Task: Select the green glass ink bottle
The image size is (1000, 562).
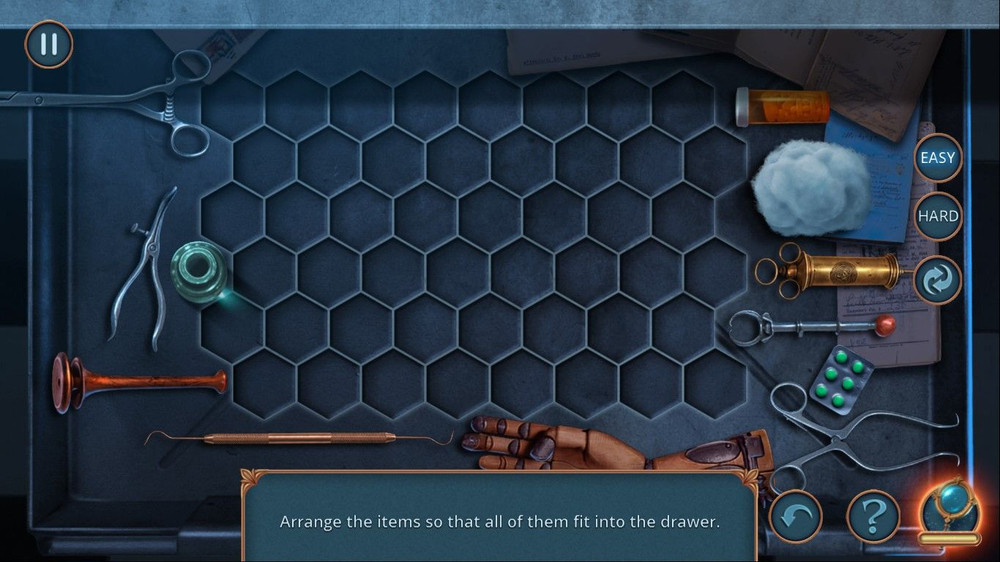Action: point(199,271)
